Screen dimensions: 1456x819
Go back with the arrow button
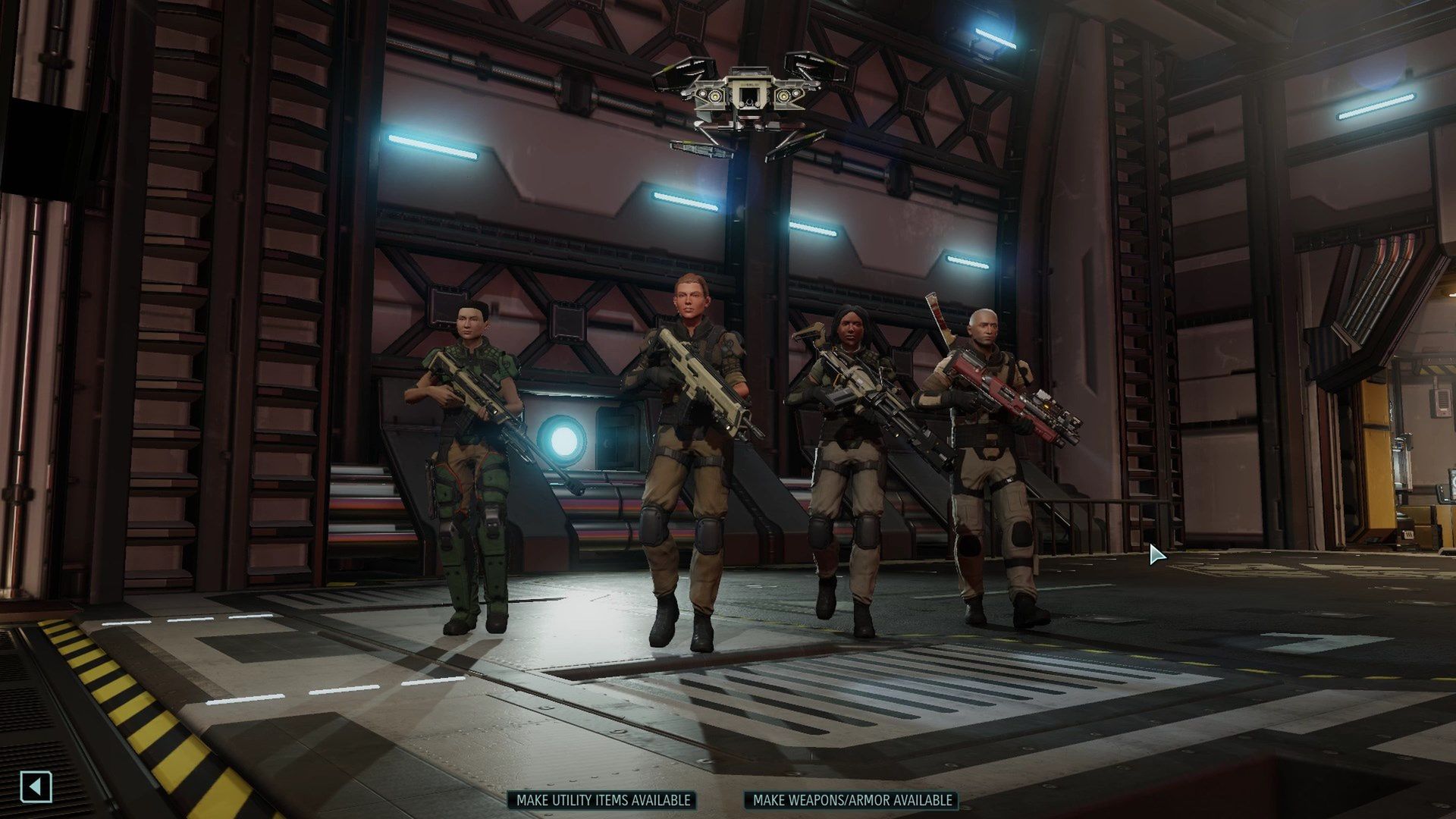[36, 786]
